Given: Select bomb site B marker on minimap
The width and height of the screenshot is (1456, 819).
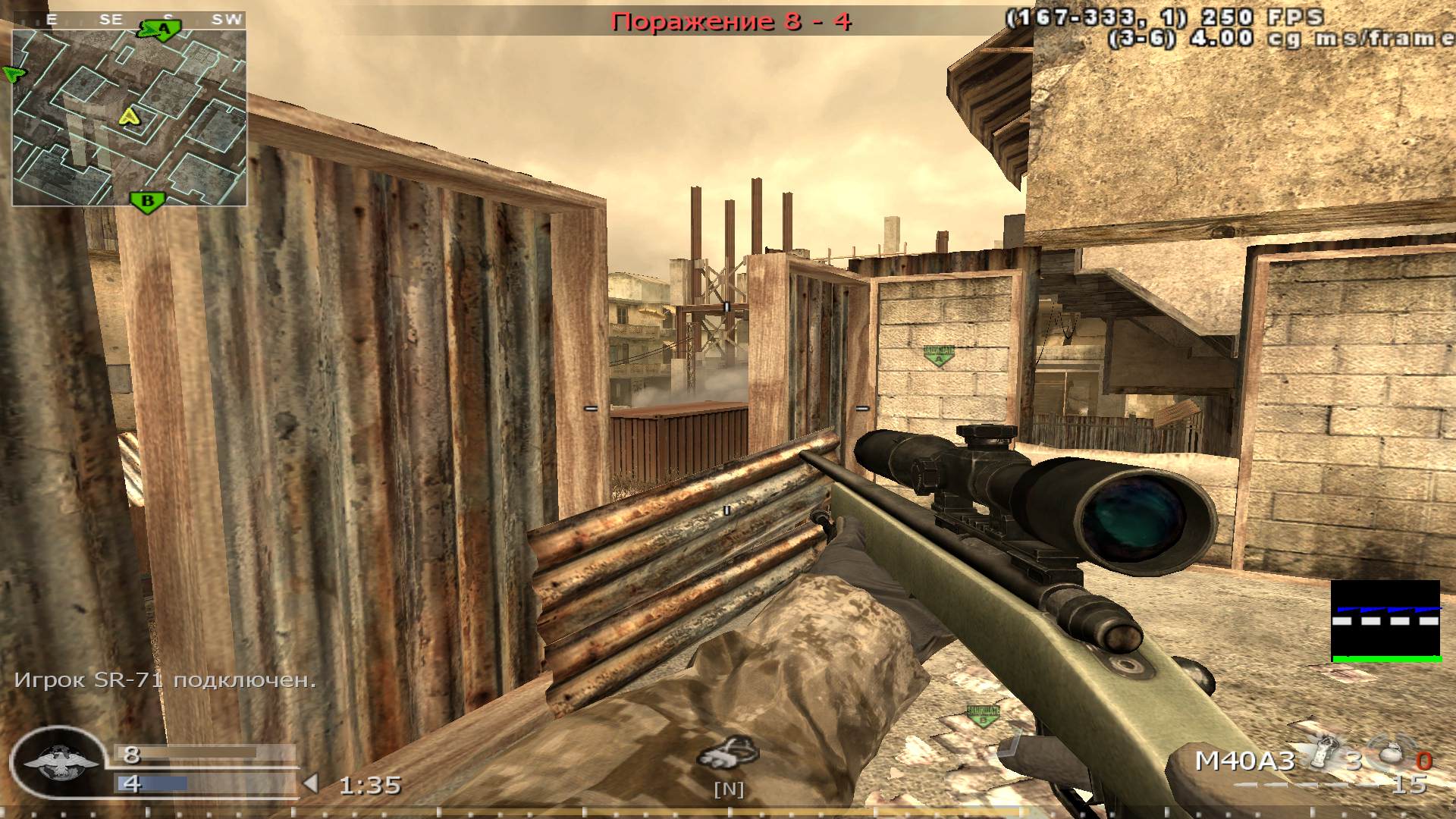Looking at the screenshot, I should coord(149,202).
